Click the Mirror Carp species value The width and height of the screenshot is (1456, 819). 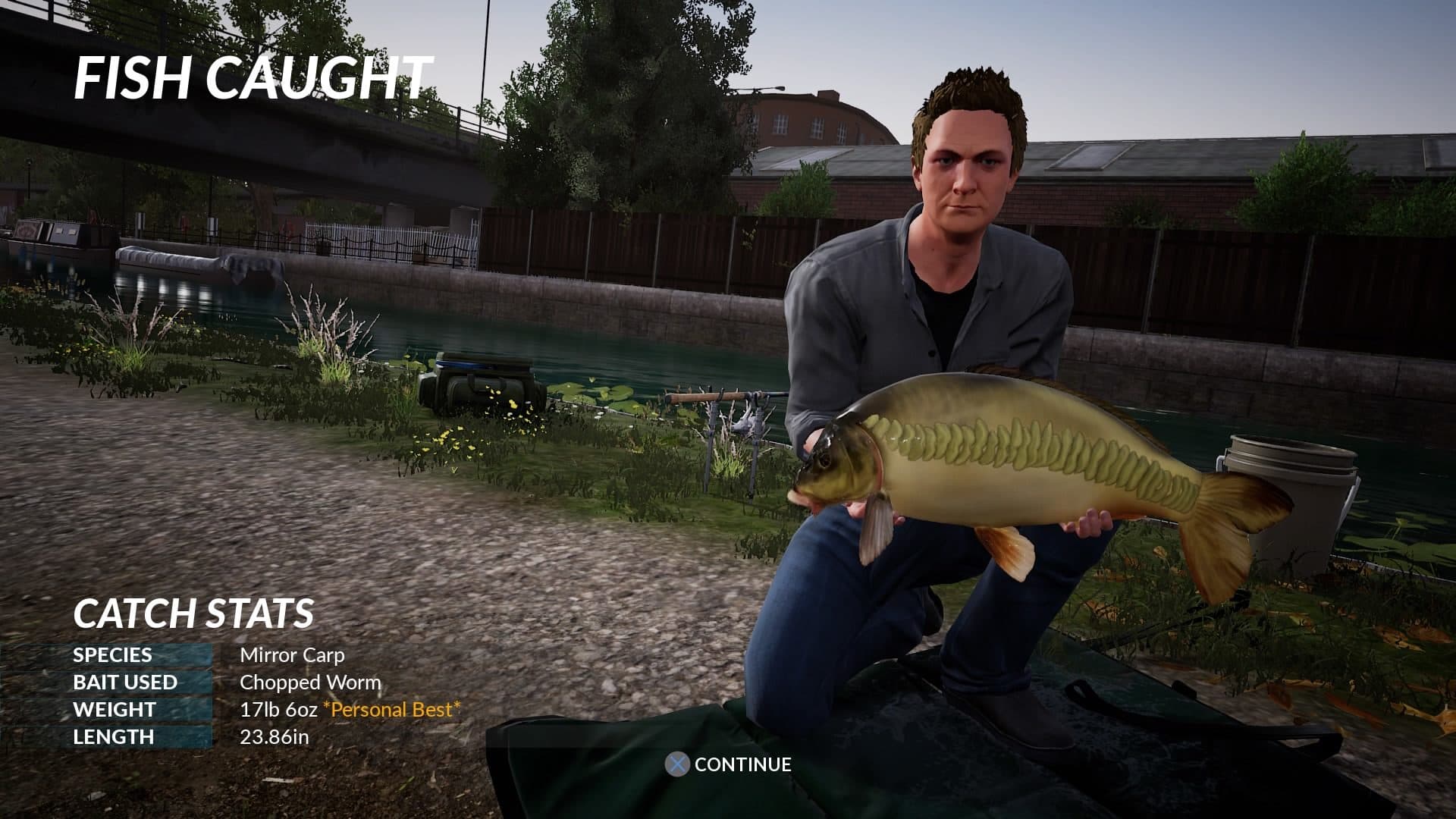[x=294, y=654]
